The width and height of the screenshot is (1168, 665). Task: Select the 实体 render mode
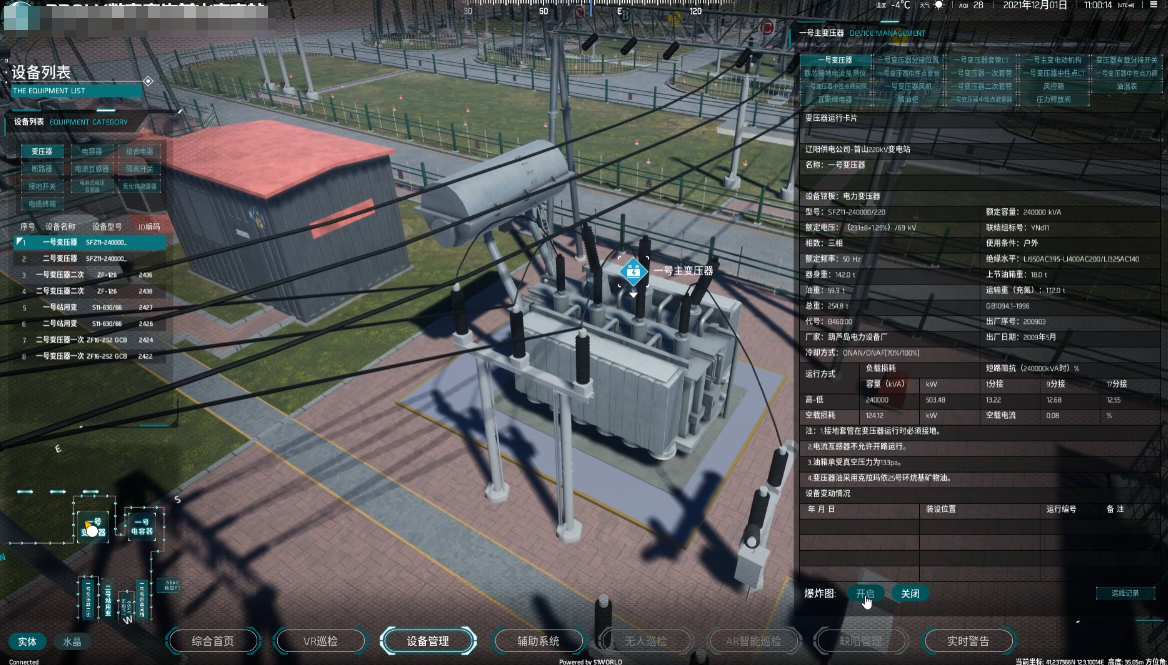click(27, 641)
